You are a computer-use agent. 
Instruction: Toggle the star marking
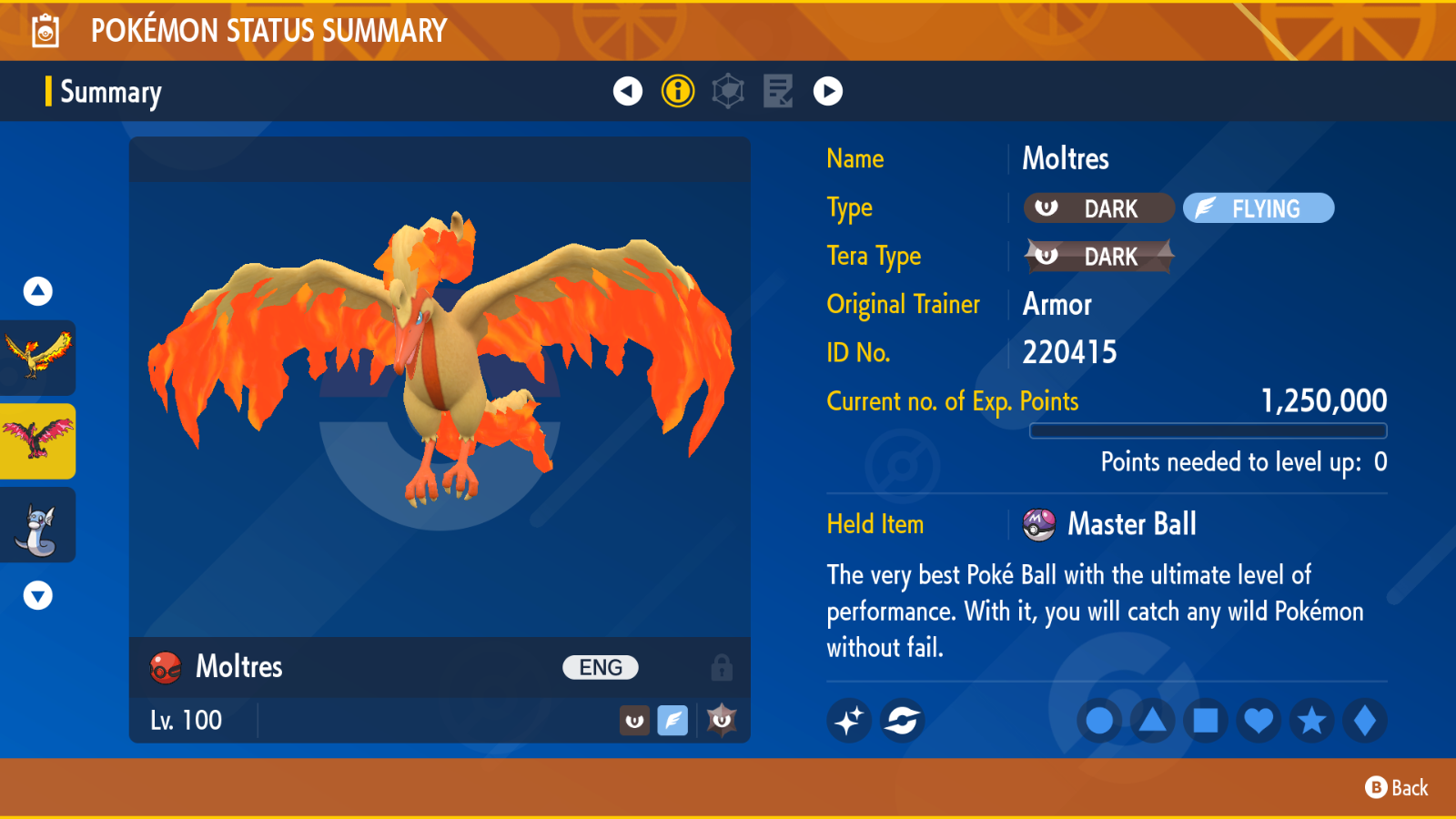coord(1311,721)
